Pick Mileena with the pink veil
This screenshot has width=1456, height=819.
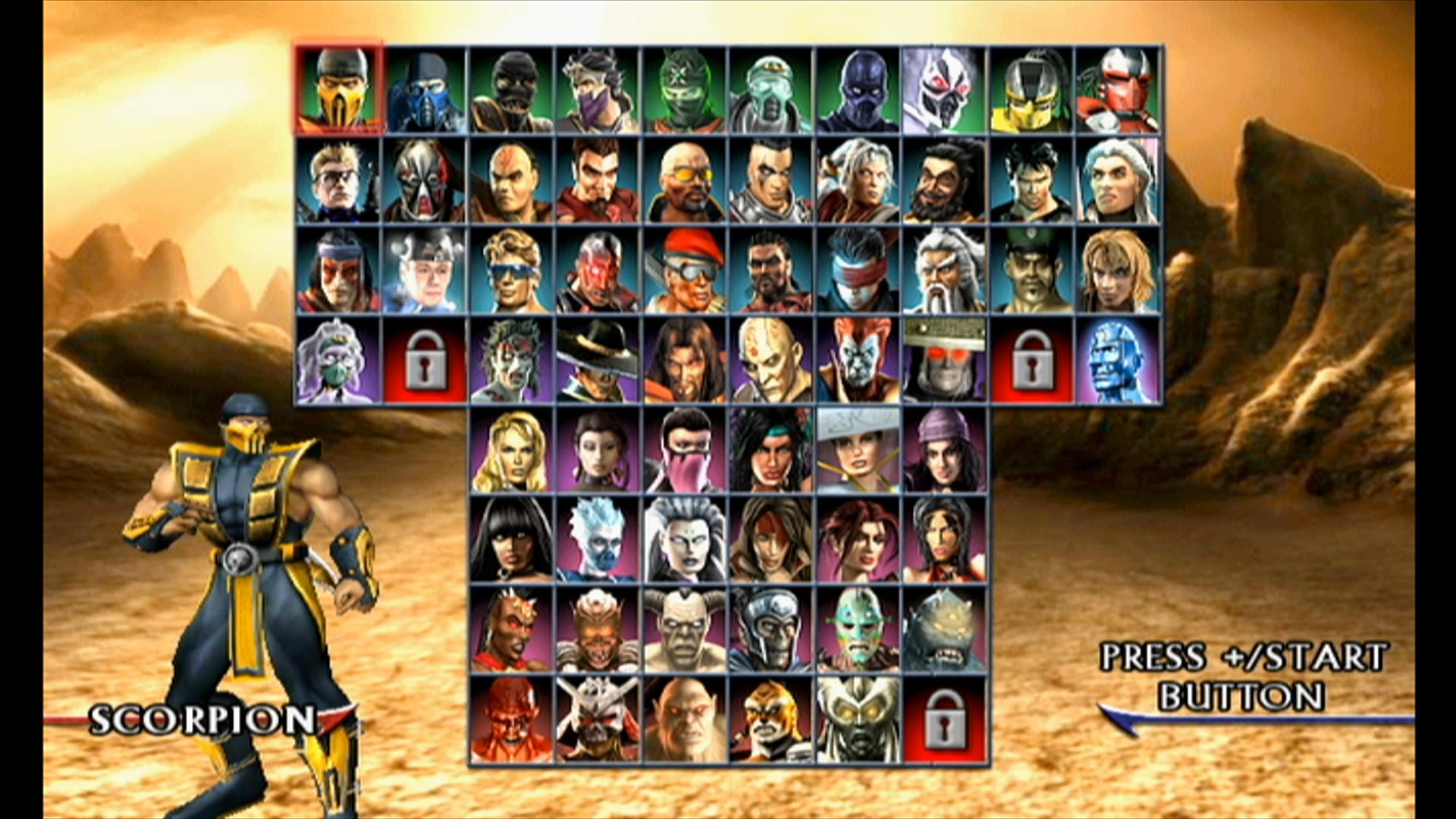(x=684, y=450)
